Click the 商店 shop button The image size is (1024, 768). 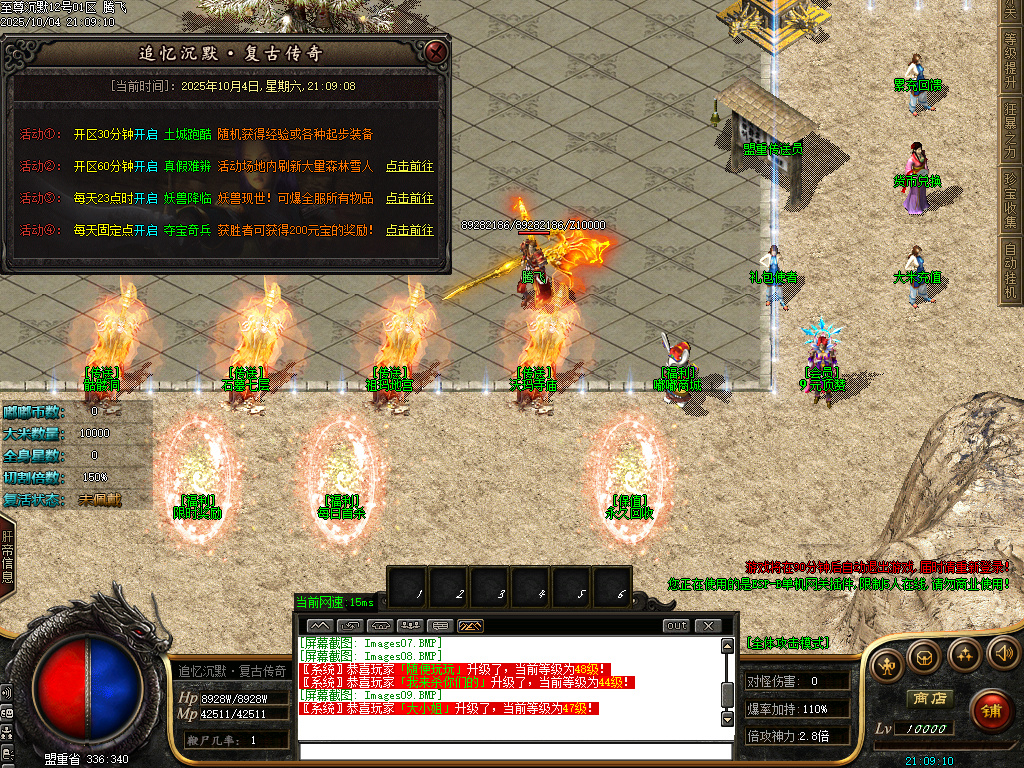pyautogui.click(x=928, y=698)
